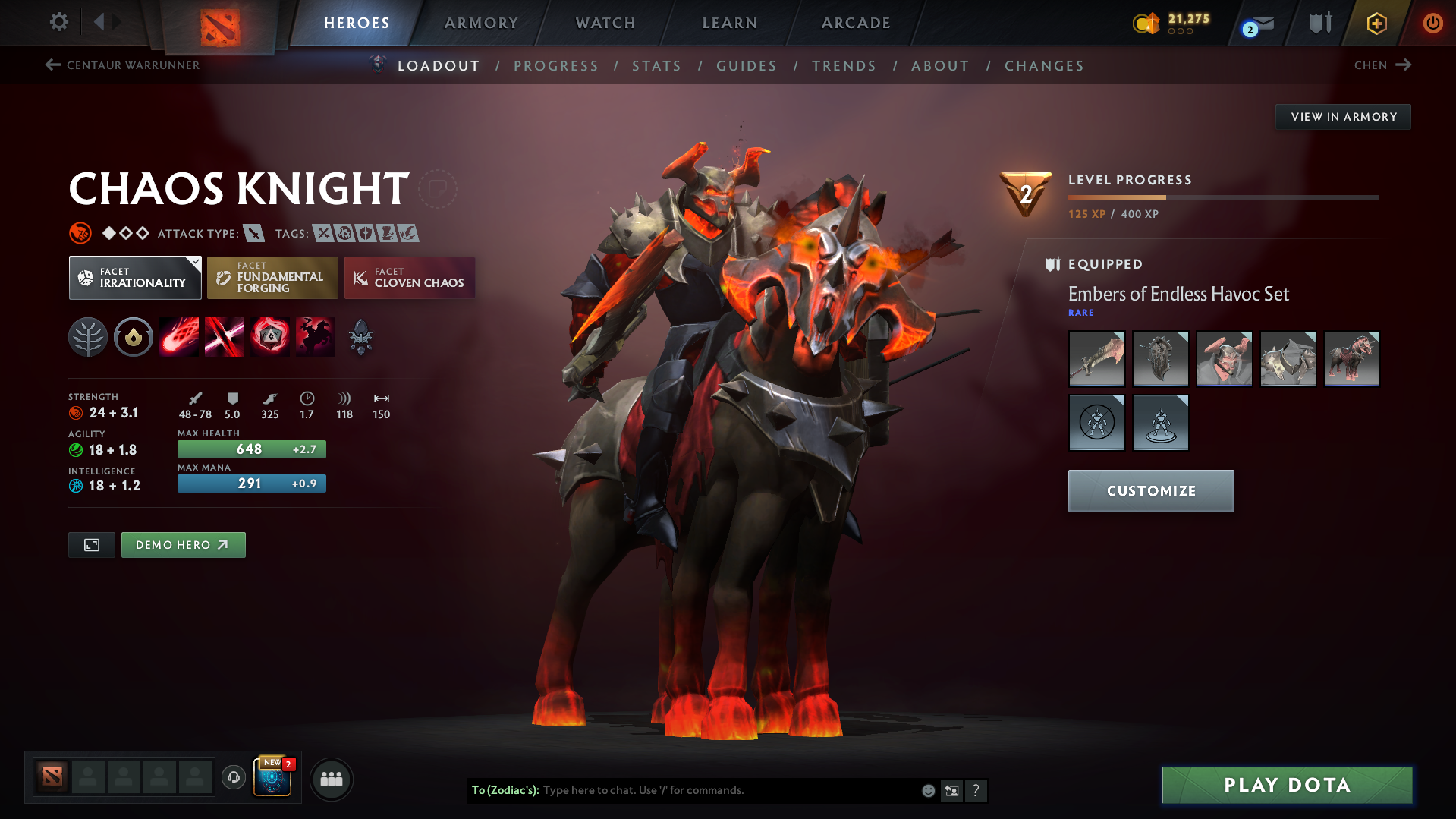Open the Guides section
Viewport: 1456px width, 819px height.
(x=747, y=66)
